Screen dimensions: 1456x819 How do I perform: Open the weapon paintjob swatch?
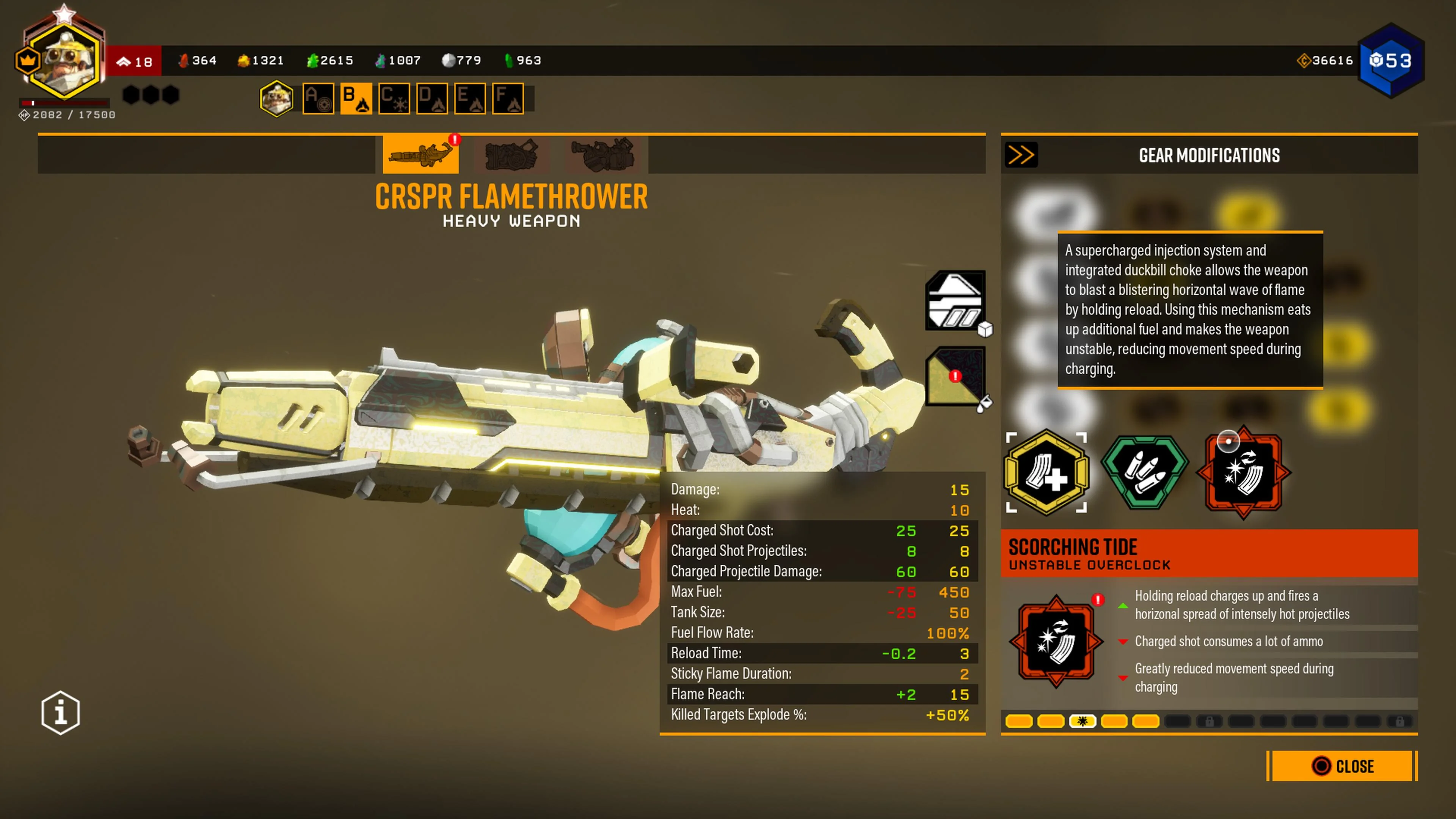(955, 376)
